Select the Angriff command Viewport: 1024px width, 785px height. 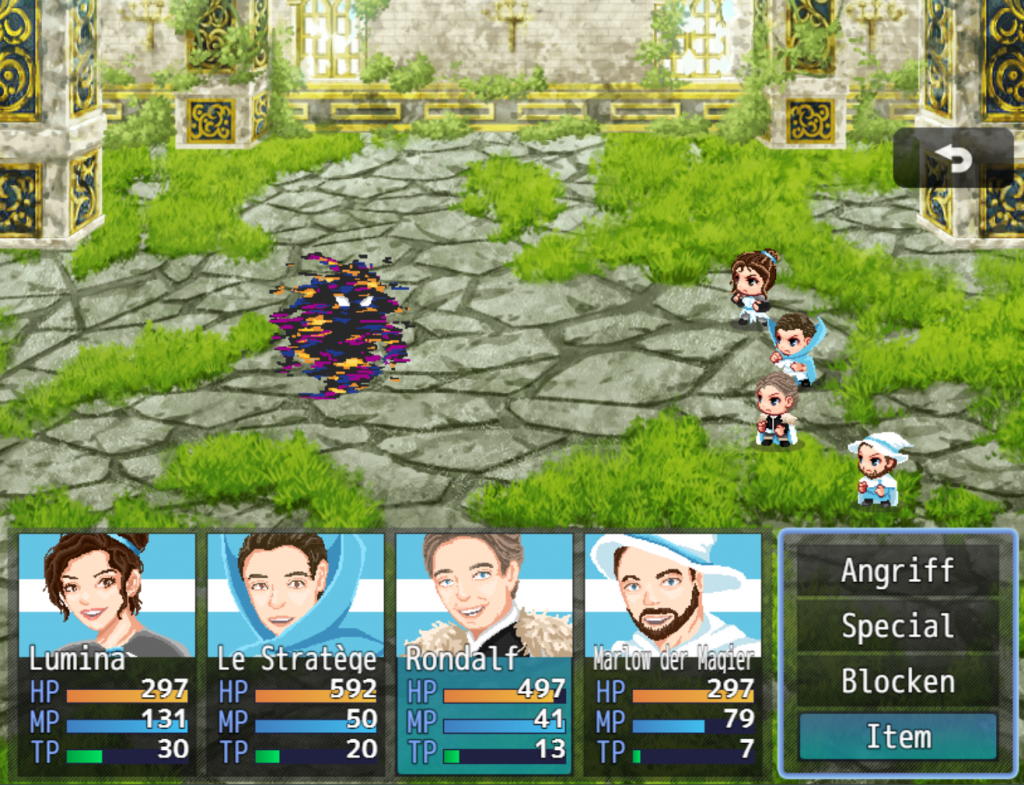897,571
